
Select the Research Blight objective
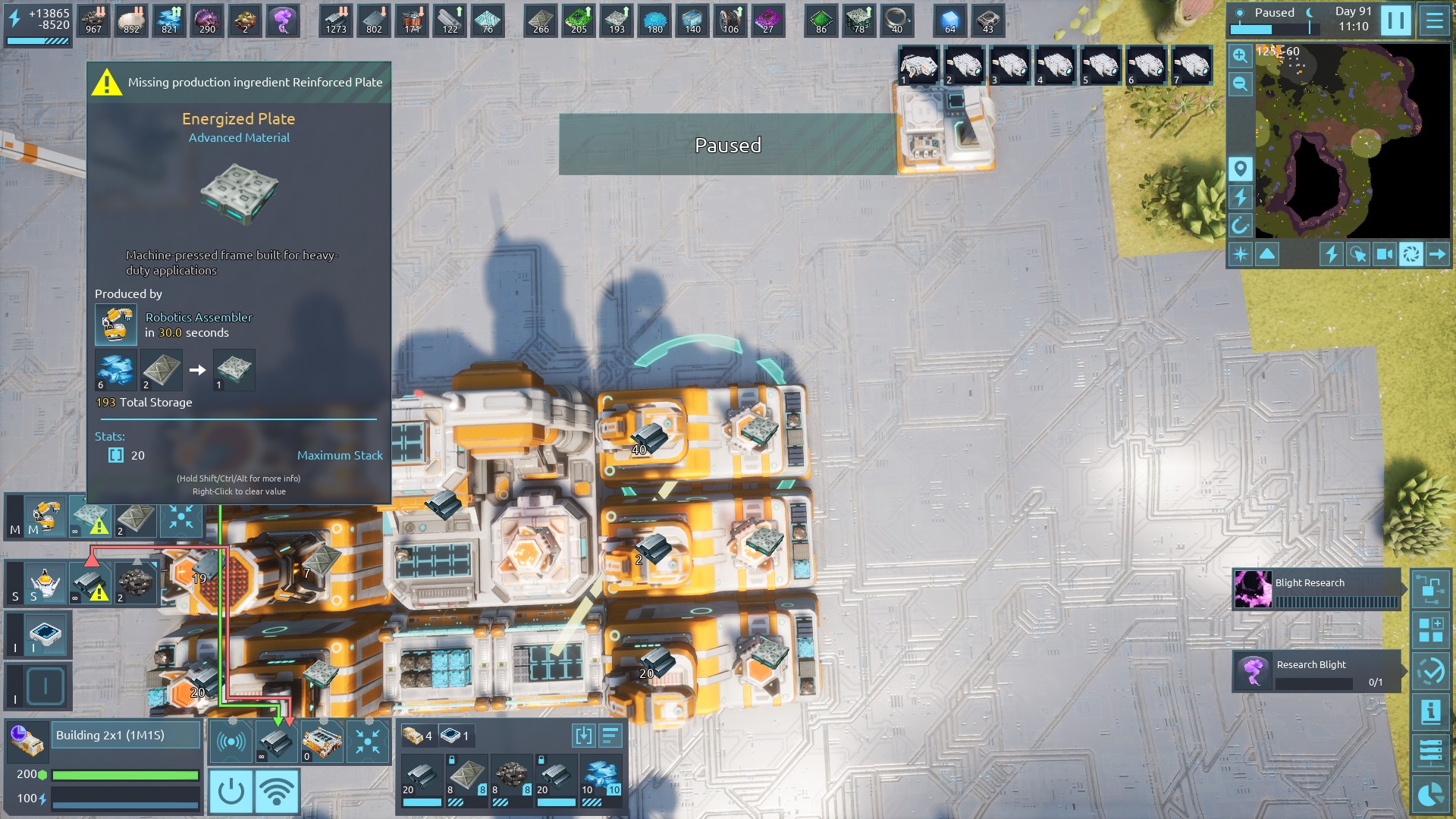pyautogui.click(x=1316, y=670)
